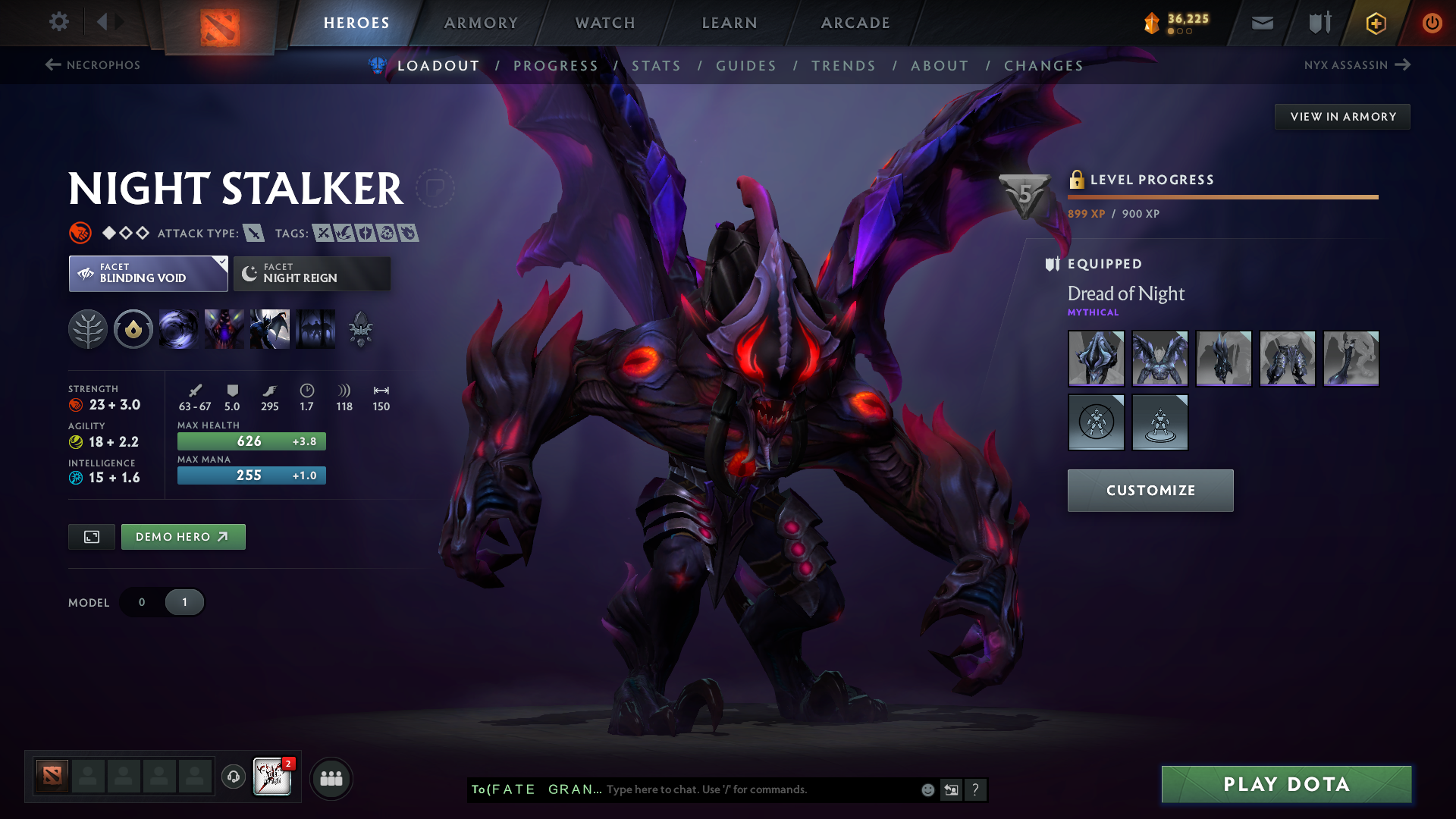Select Night Stalker's innate ability icon
Image resolution: width=1456 pixels, height=819 pixels.
133,329
